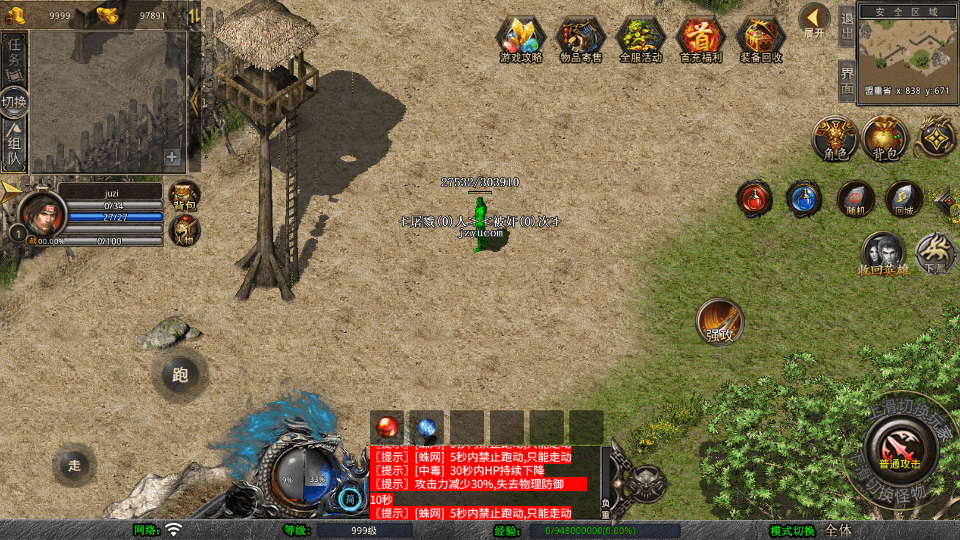Click the 展开 expand arrow button
The image size is (960, 540).
[814, 20]
